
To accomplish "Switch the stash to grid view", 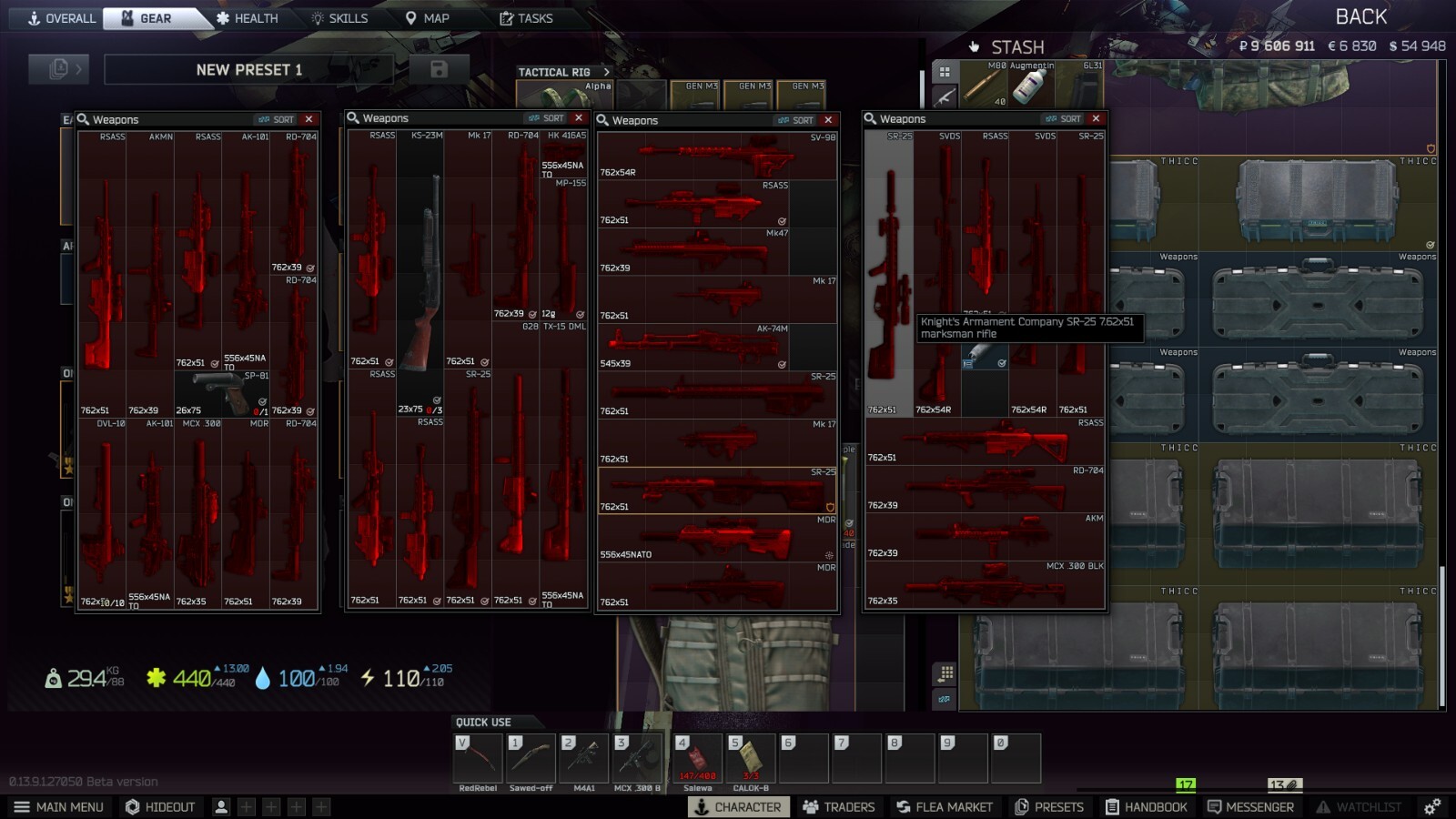I will (945, 72).
